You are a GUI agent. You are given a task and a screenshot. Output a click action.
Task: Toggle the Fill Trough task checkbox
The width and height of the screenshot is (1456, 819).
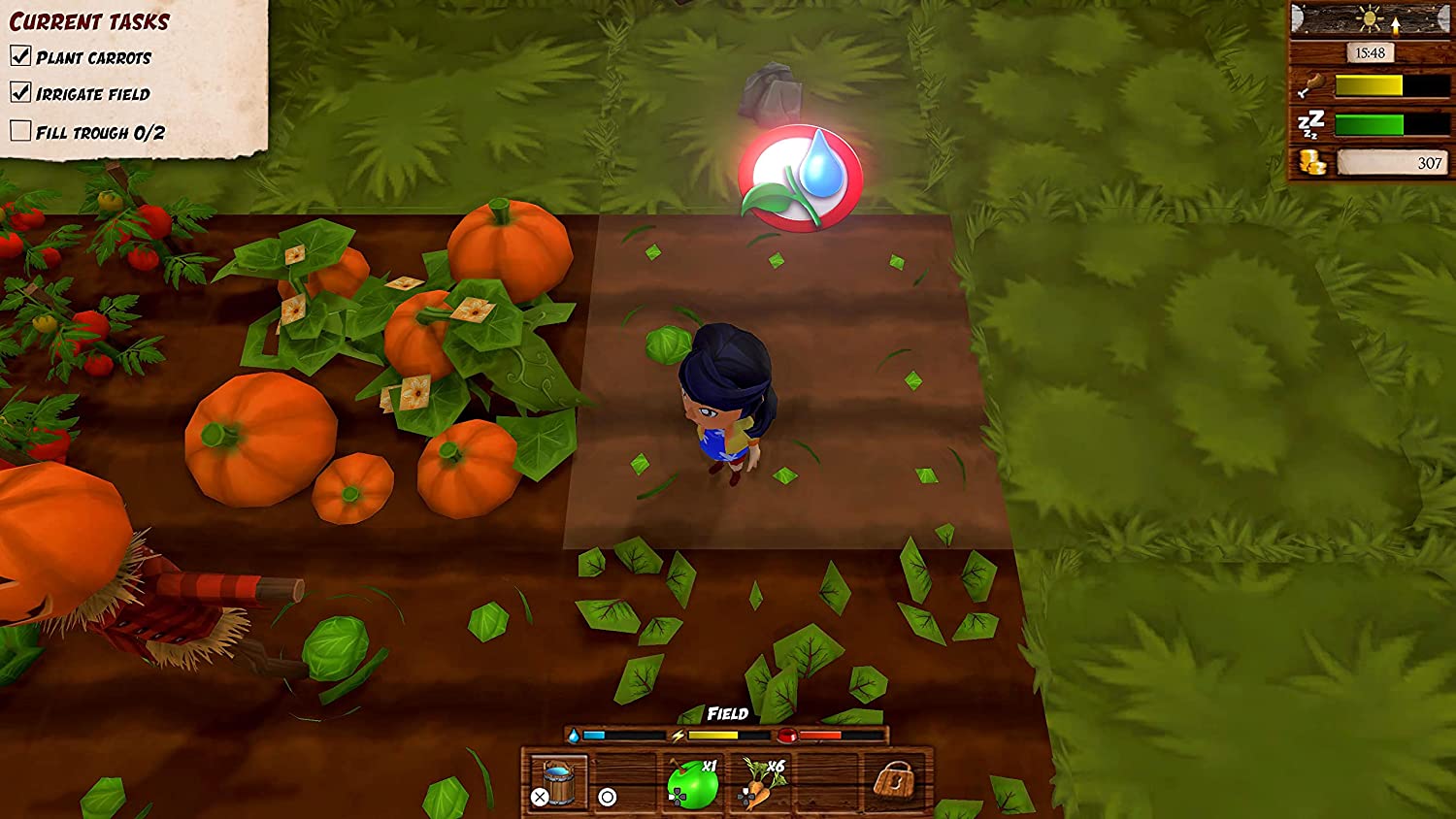[20, 131]
